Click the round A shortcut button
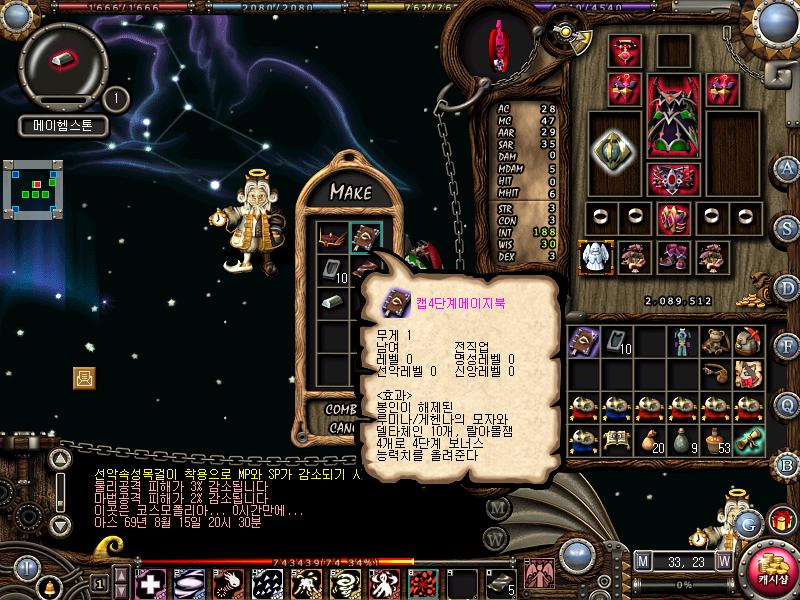 pos(787,167)
